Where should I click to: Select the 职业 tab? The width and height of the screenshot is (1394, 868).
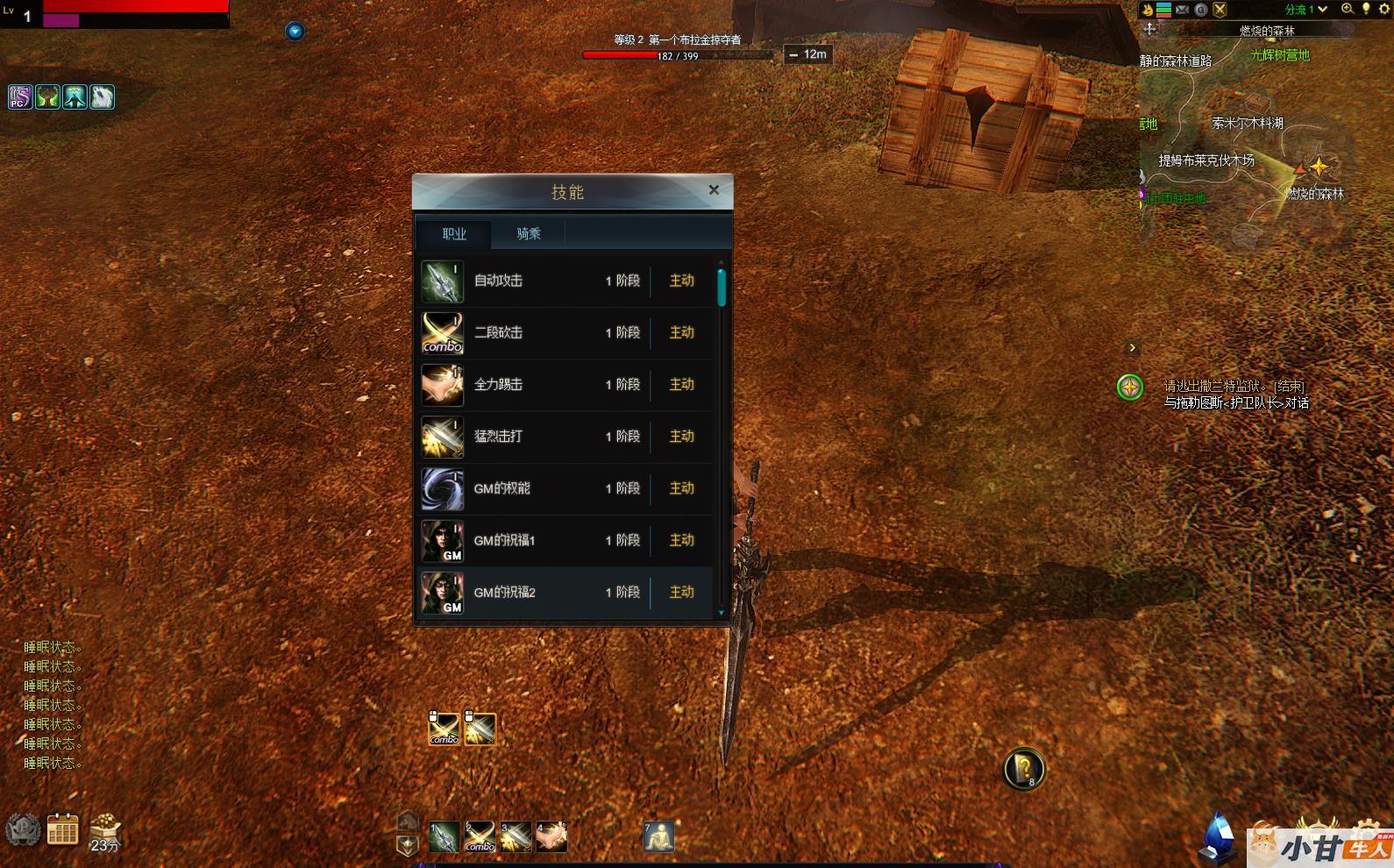tap(454, 234)
